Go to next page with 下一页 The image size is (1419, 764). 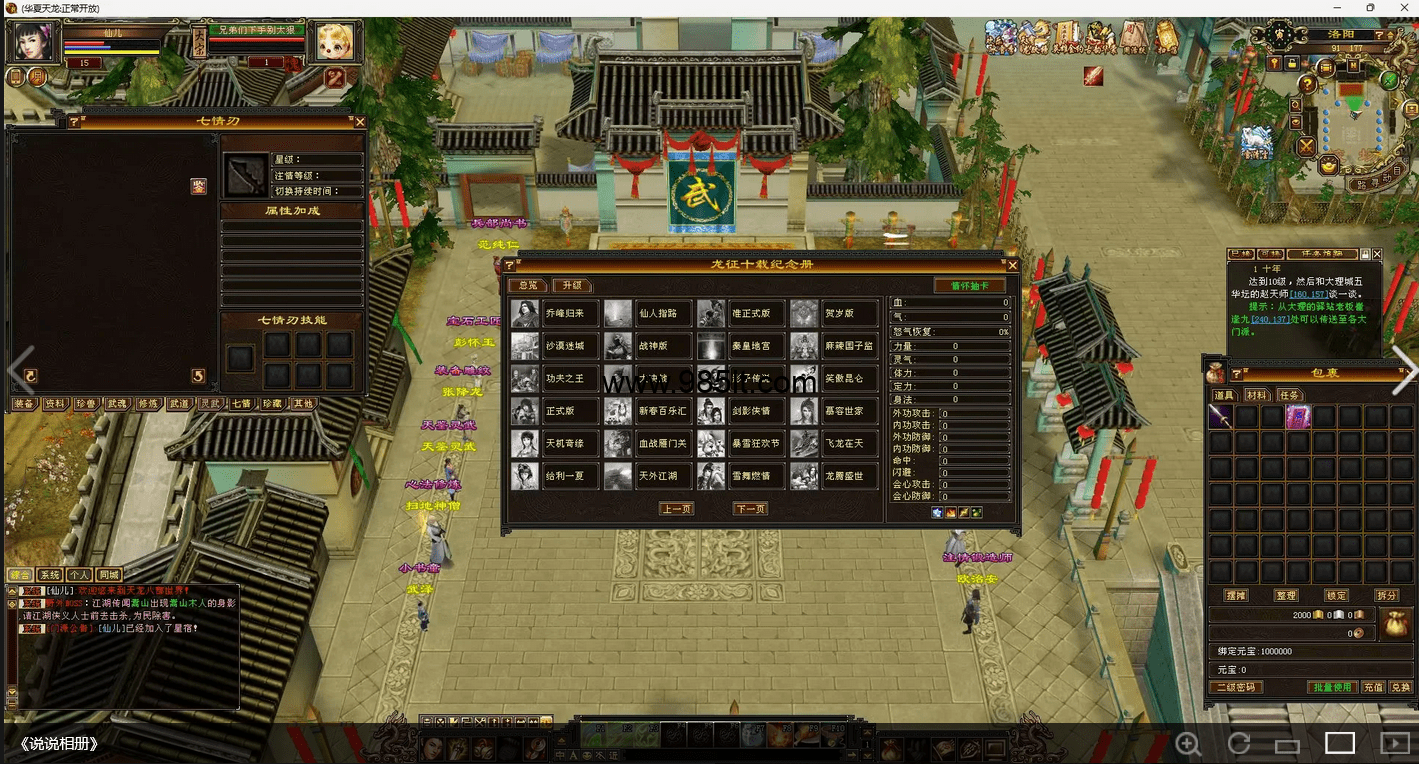pos(750,509)
